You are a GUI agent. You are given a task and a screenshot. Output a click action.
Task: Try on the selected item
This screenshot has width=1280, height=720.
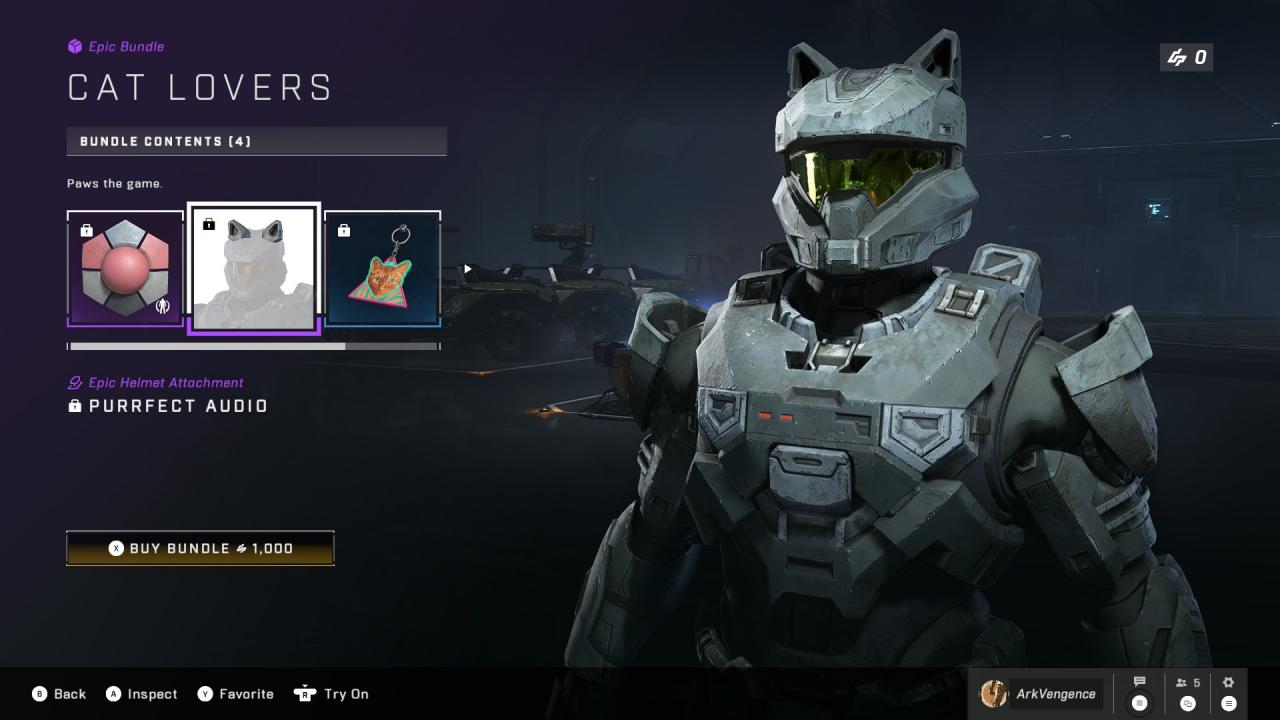(x=332, y=694)
